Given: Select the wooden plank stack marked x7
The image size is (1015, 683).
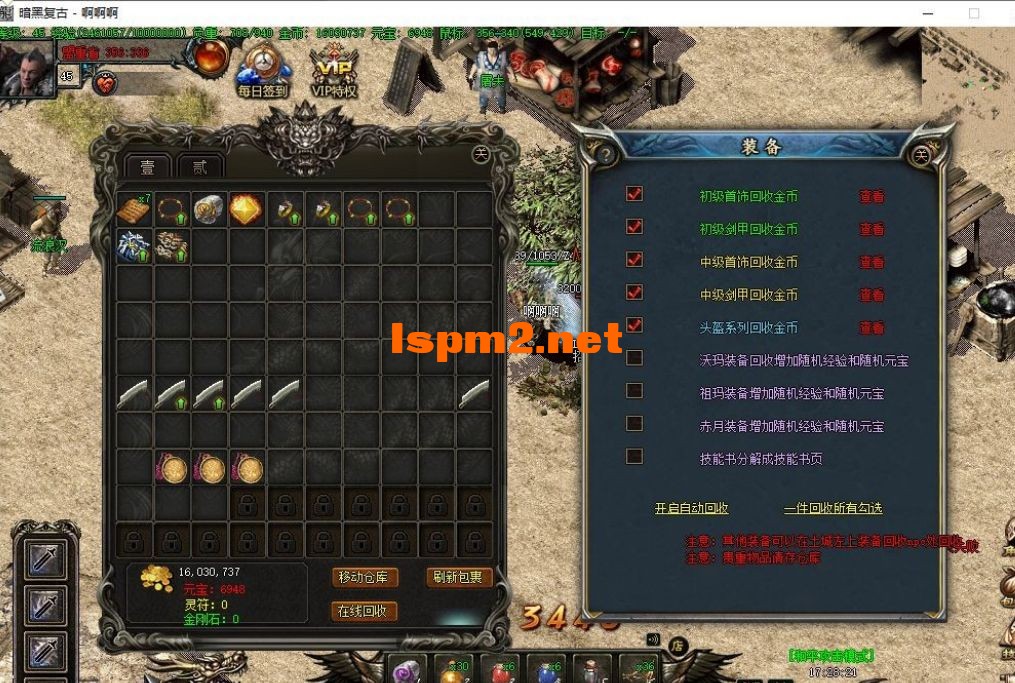Looking at the screenshot, I should point(133,209).
